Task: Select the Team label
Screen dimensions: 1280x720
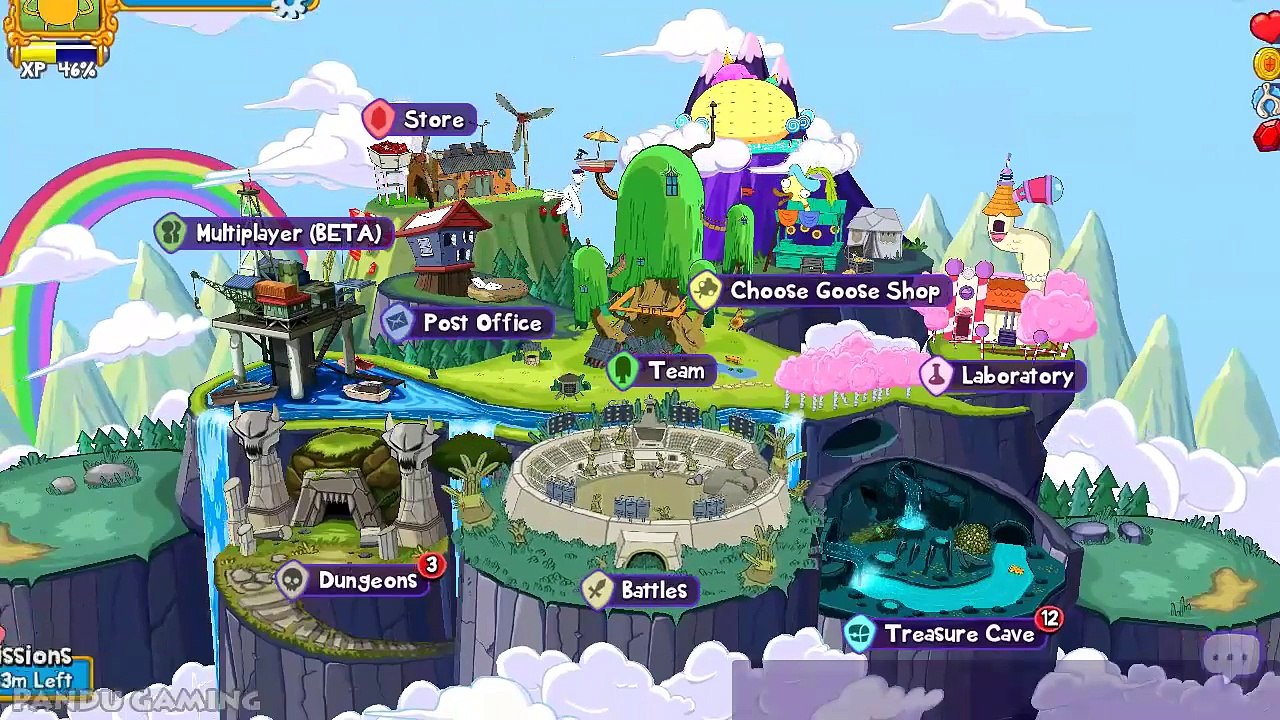Action: coord(661,371)
